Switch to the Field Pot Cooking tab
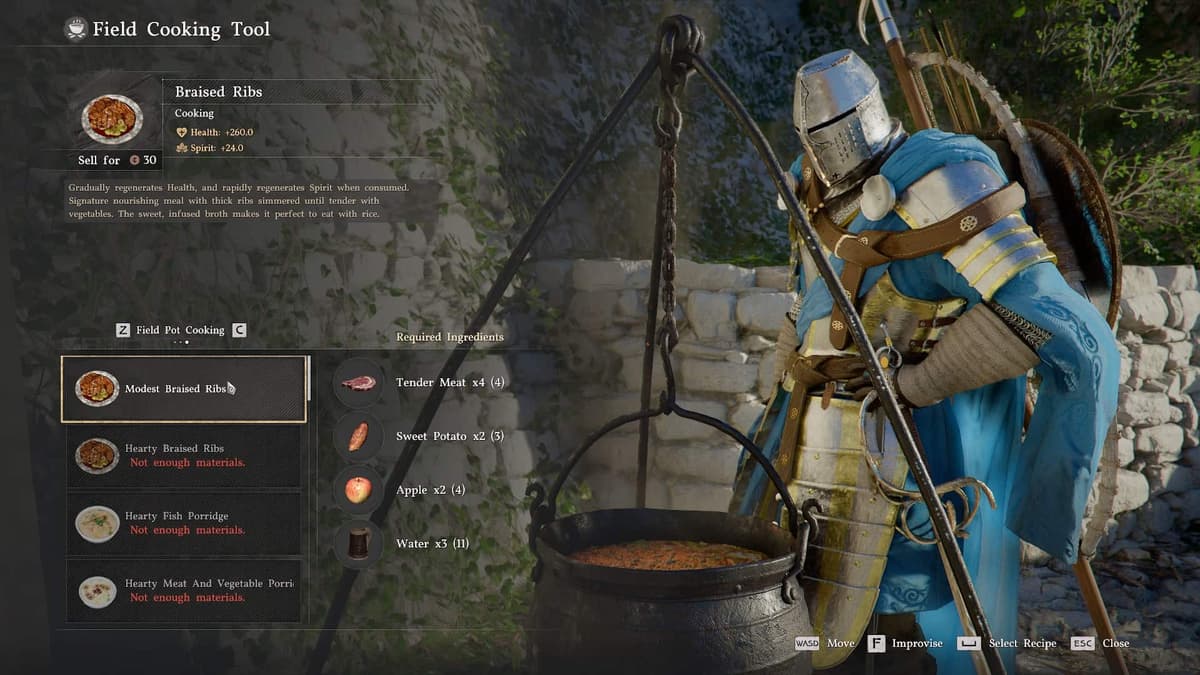Screen dimensions: 1200x675 [180, 330]
